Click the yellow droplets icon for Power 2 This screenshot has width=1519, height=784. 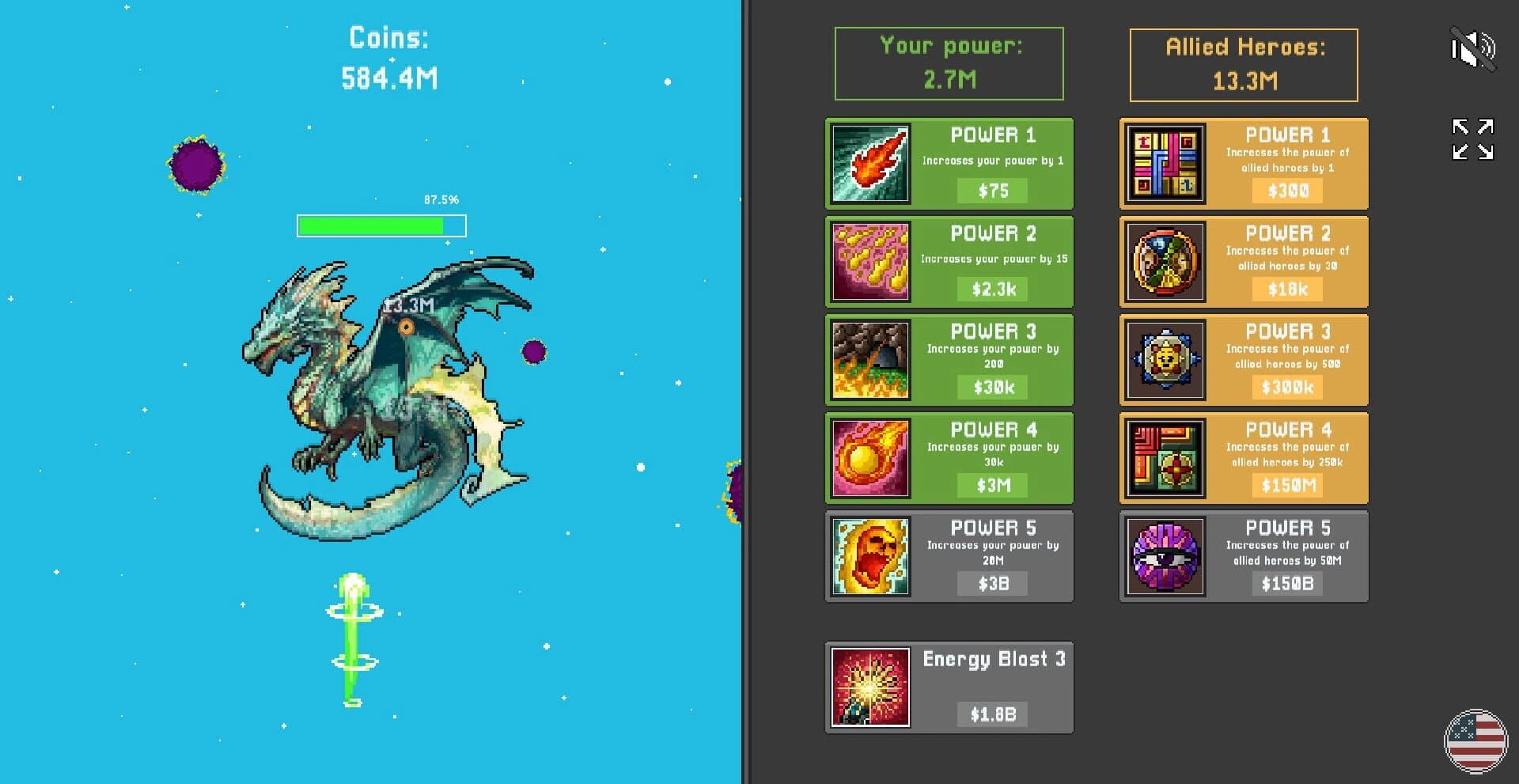[x=869, y=261]
